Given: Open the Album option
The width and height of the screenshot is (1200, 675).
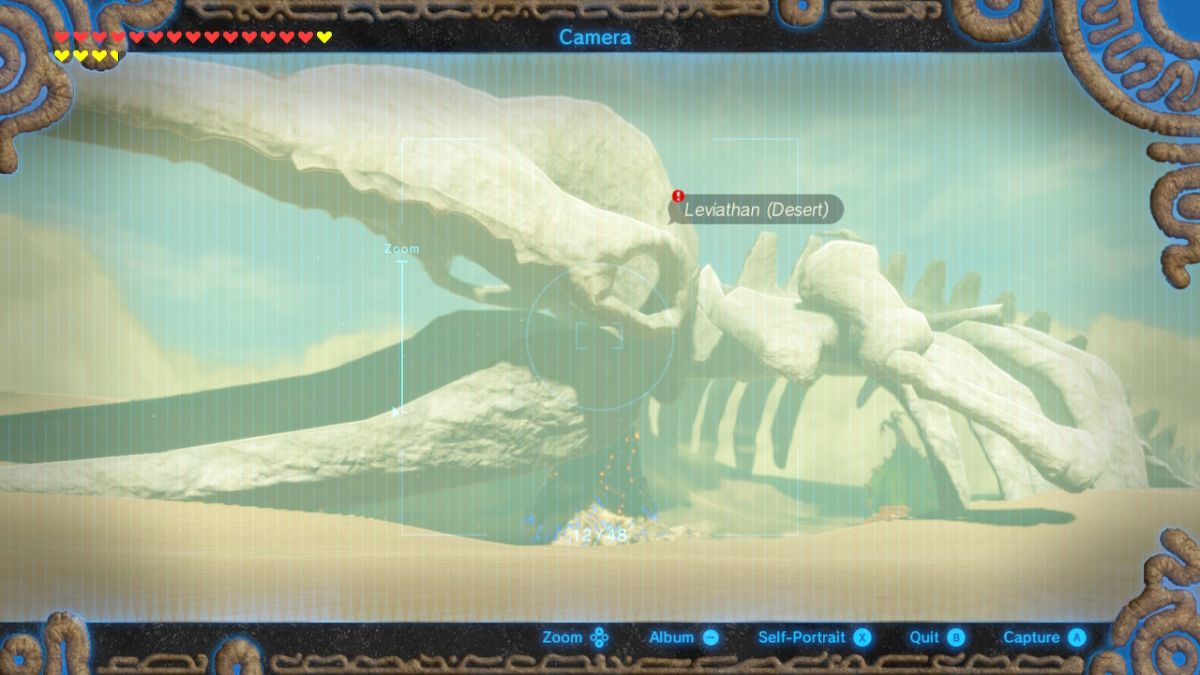Looking at the screenshot, I should [684, 637].
